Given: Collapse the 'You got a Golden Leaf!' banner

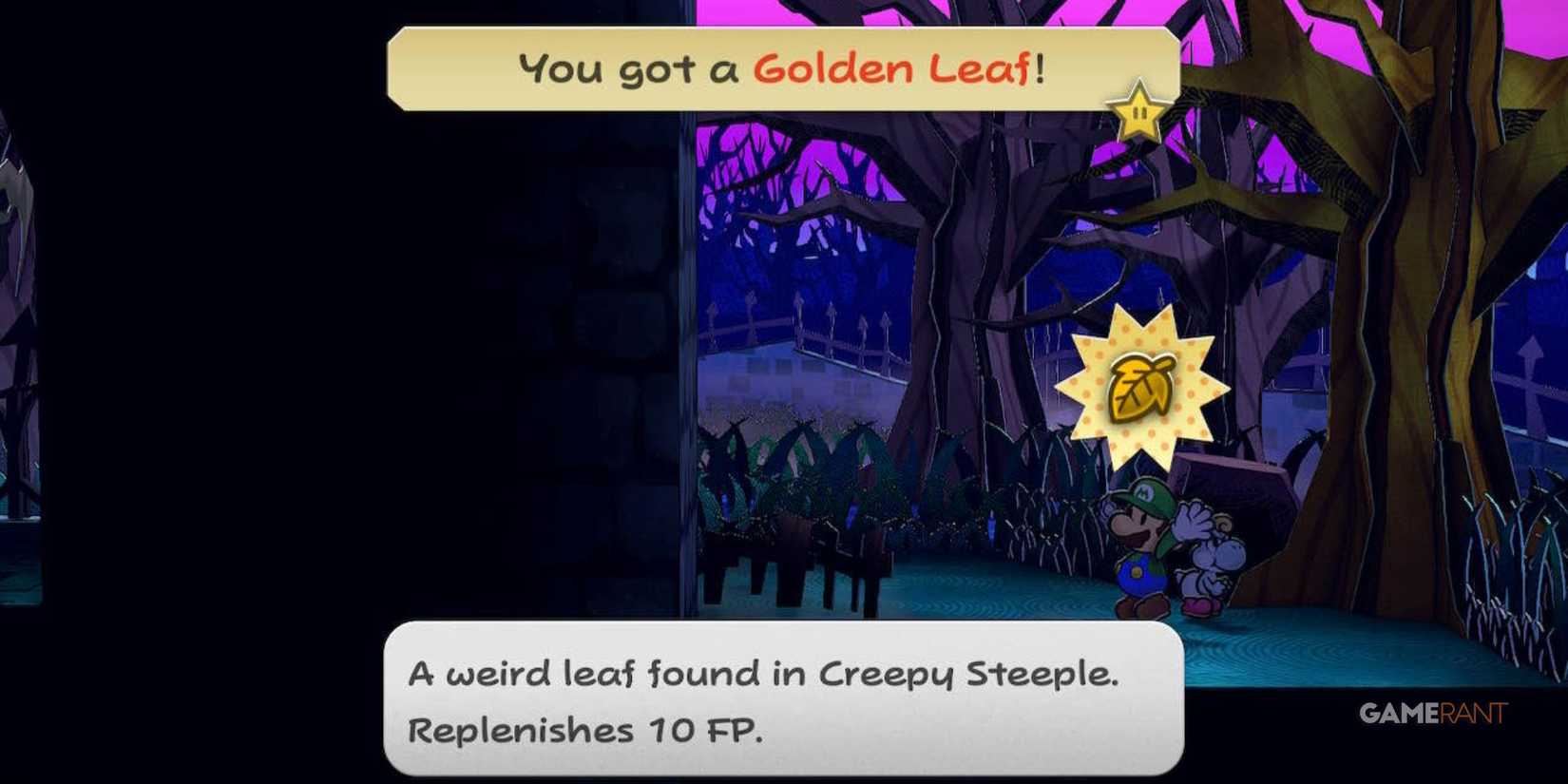Looking at the screenshot, I should pyautogui.click(x=782, y=68).
